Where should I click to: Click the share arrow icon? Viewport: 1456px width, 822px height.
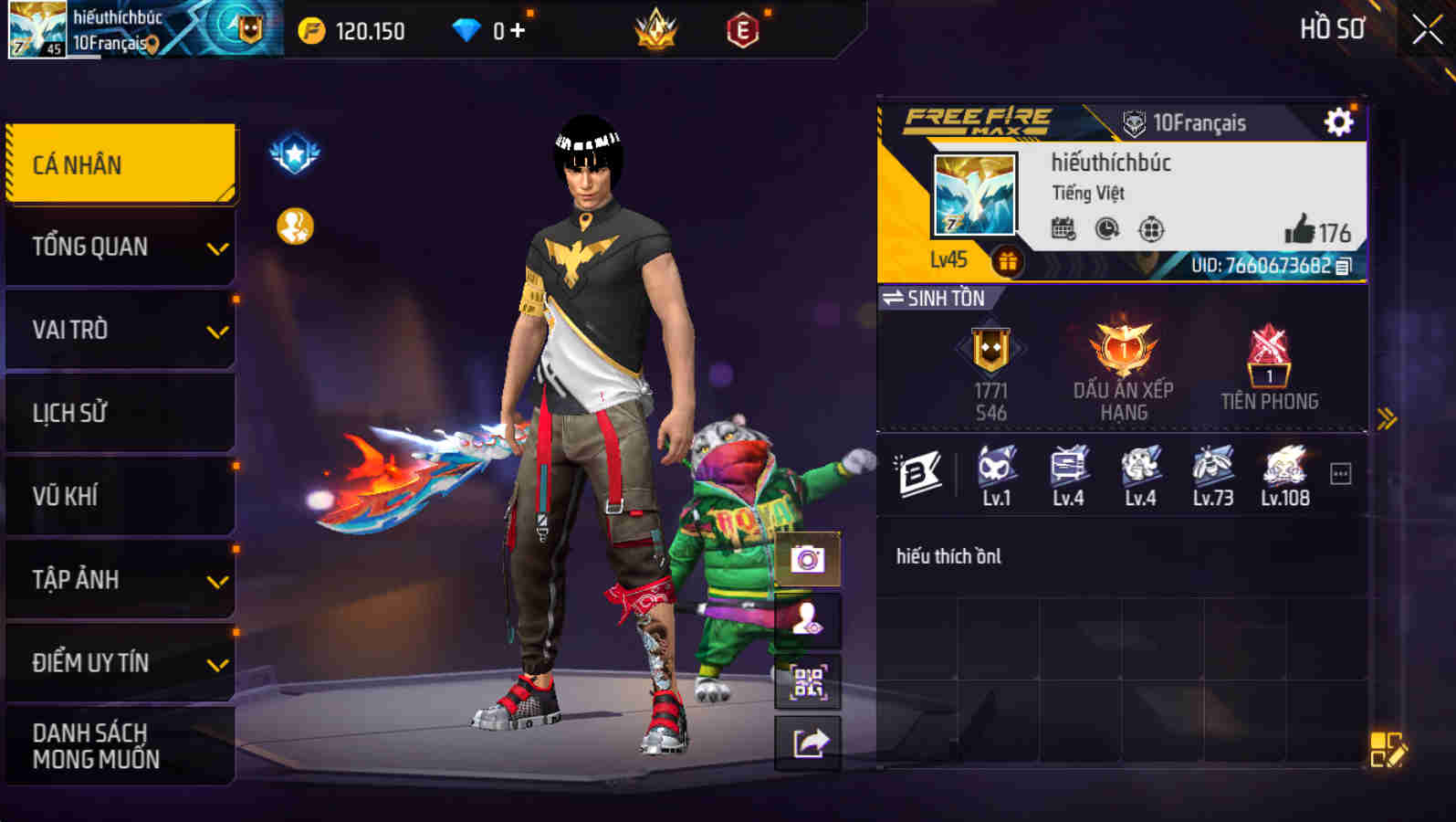[807, 742]
